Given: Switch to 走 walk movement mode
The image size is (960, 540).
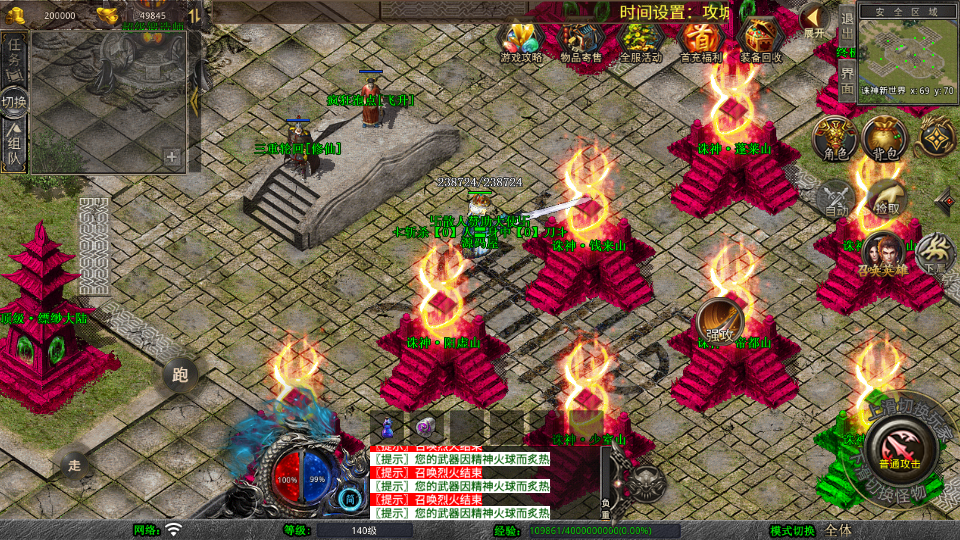Looking at the screenshot, I should [x=74, y=464].
